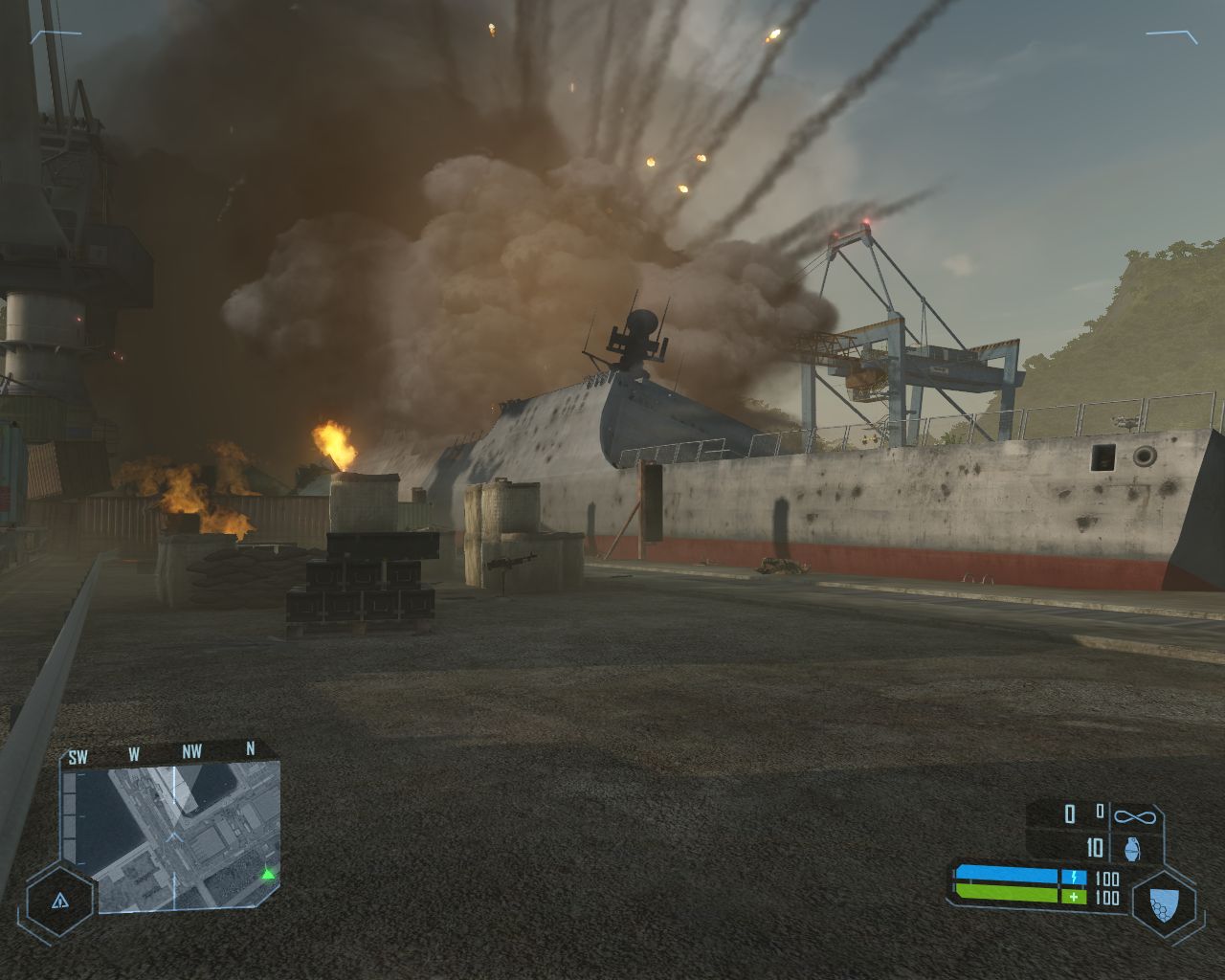This screenshot has width=1225, height=980.
Task: Click the minimap radar display
Action: click(x=172, y=835)
